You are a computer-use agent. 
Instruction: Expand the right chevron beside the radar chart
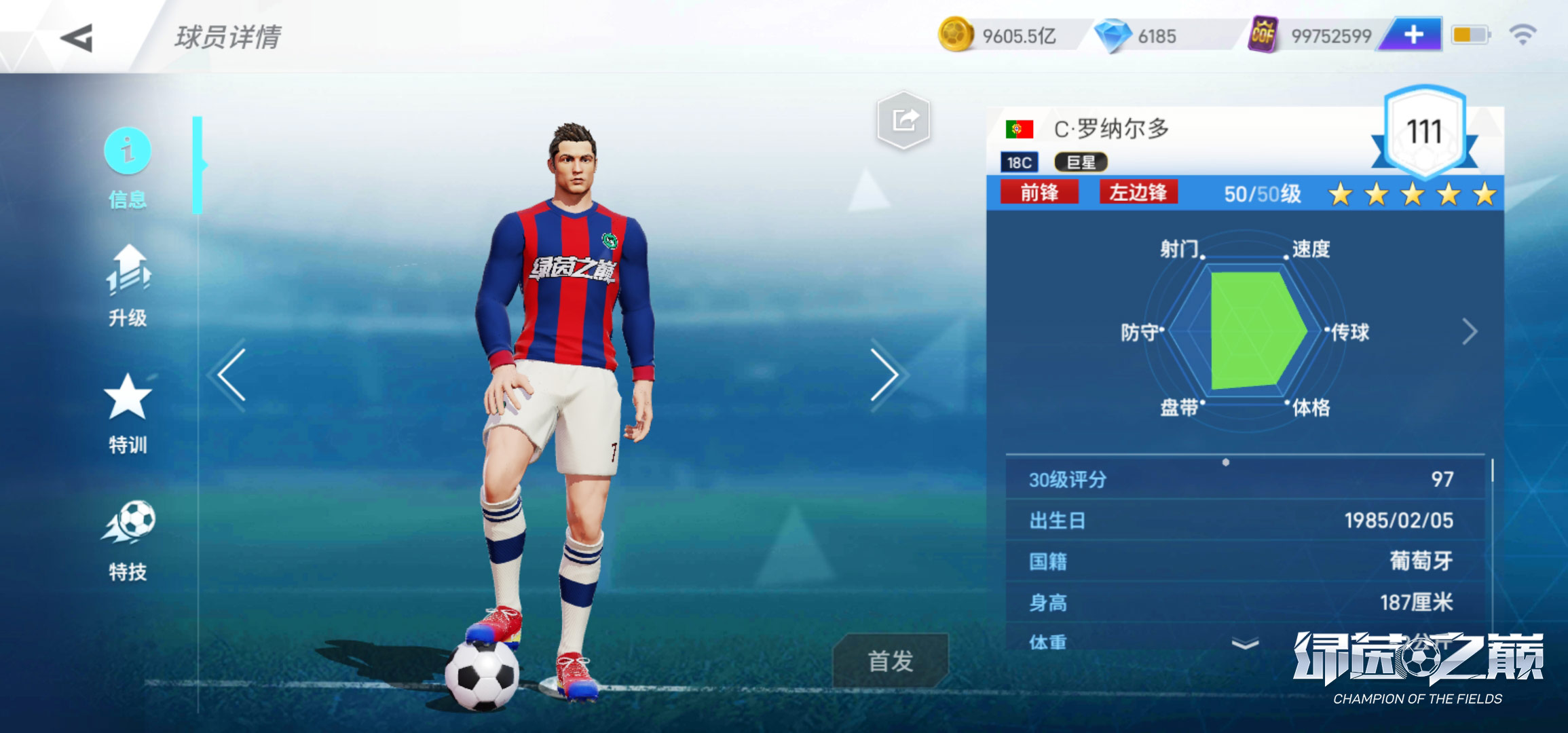(x=1472, y=333)
